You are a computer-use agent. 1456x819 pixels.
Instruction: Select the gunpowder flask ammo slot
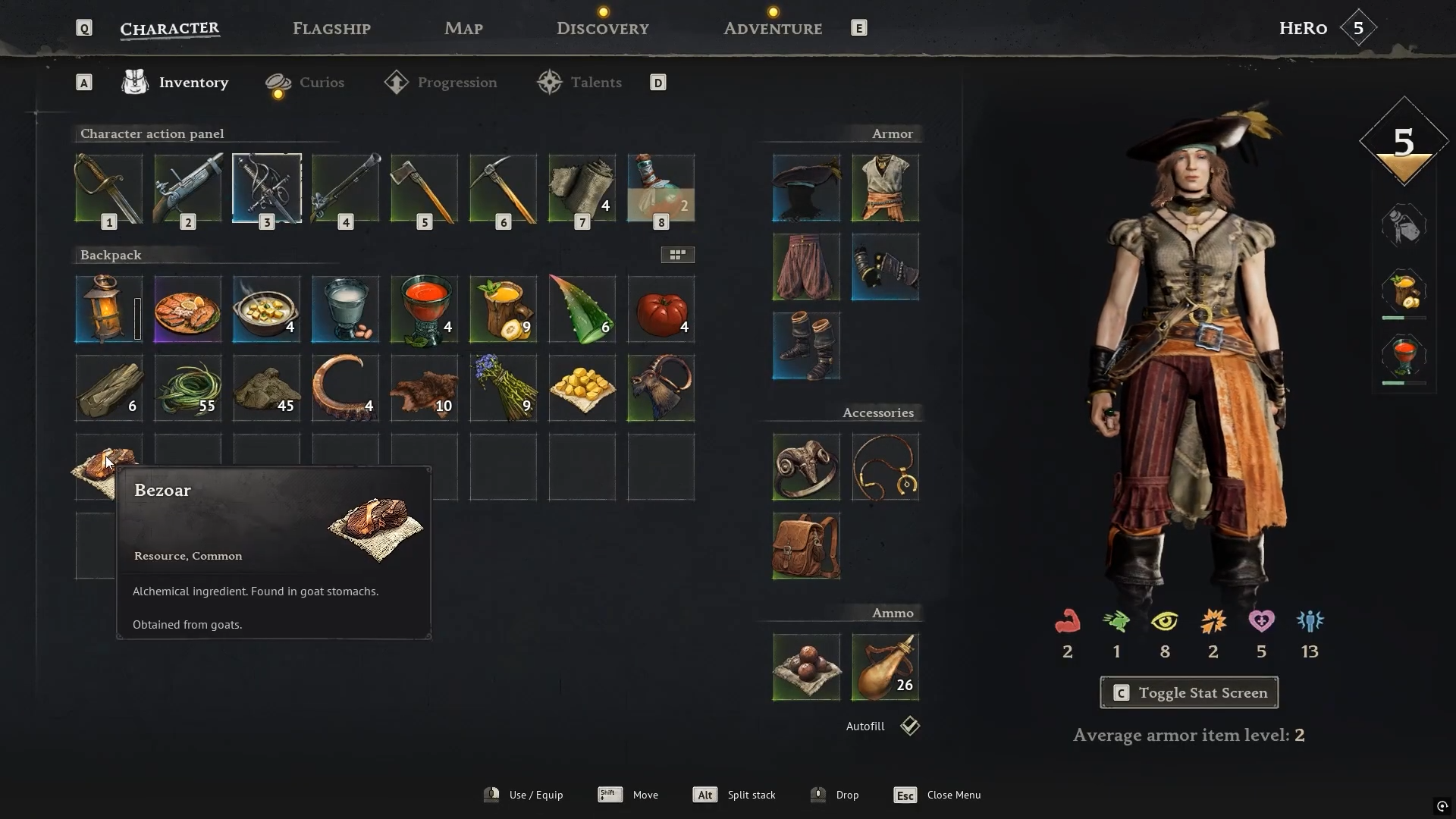coord(885,667)
